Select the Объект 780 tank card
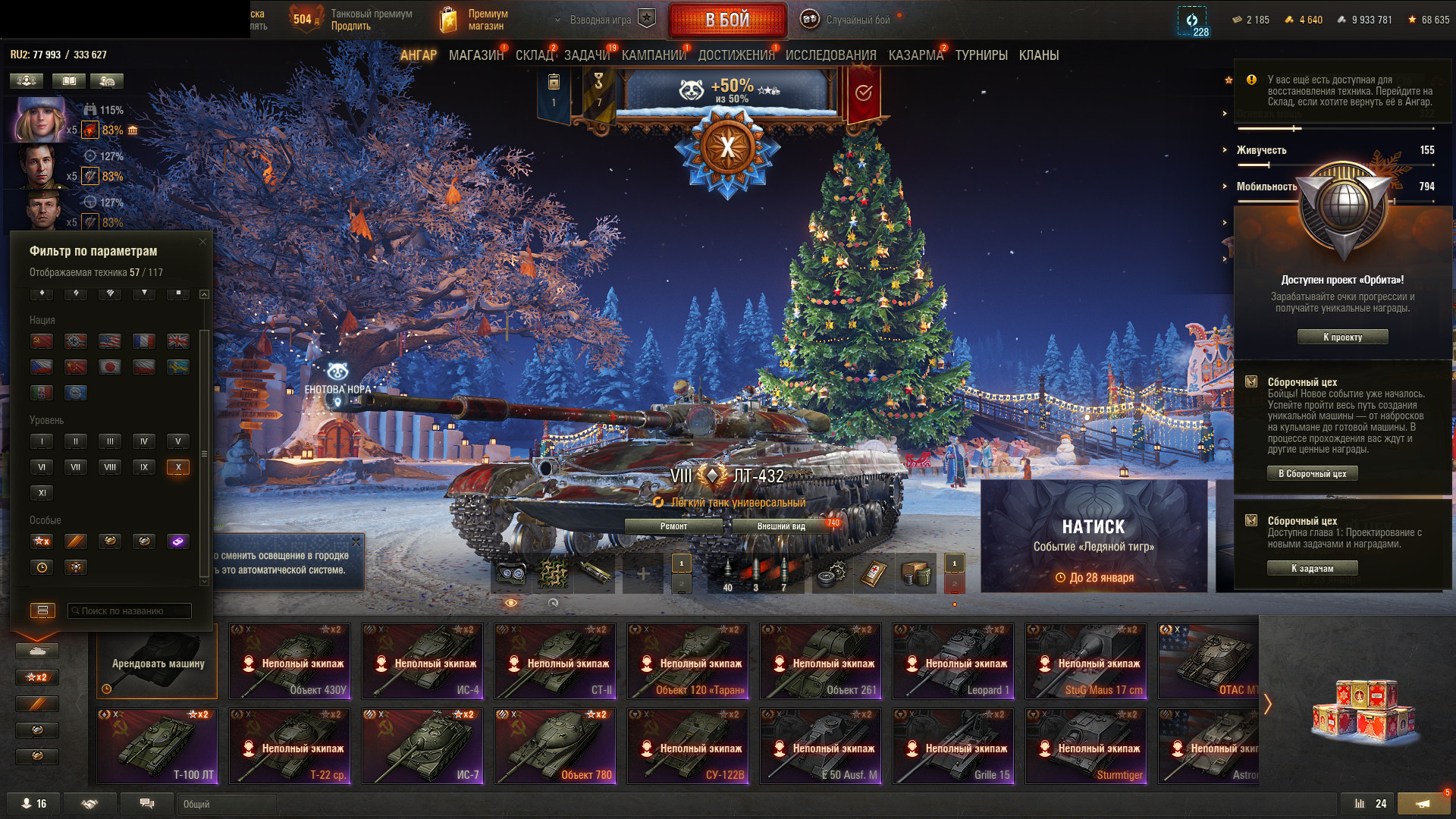Viewport: 1456px width, 819px height. click(555, 746)
